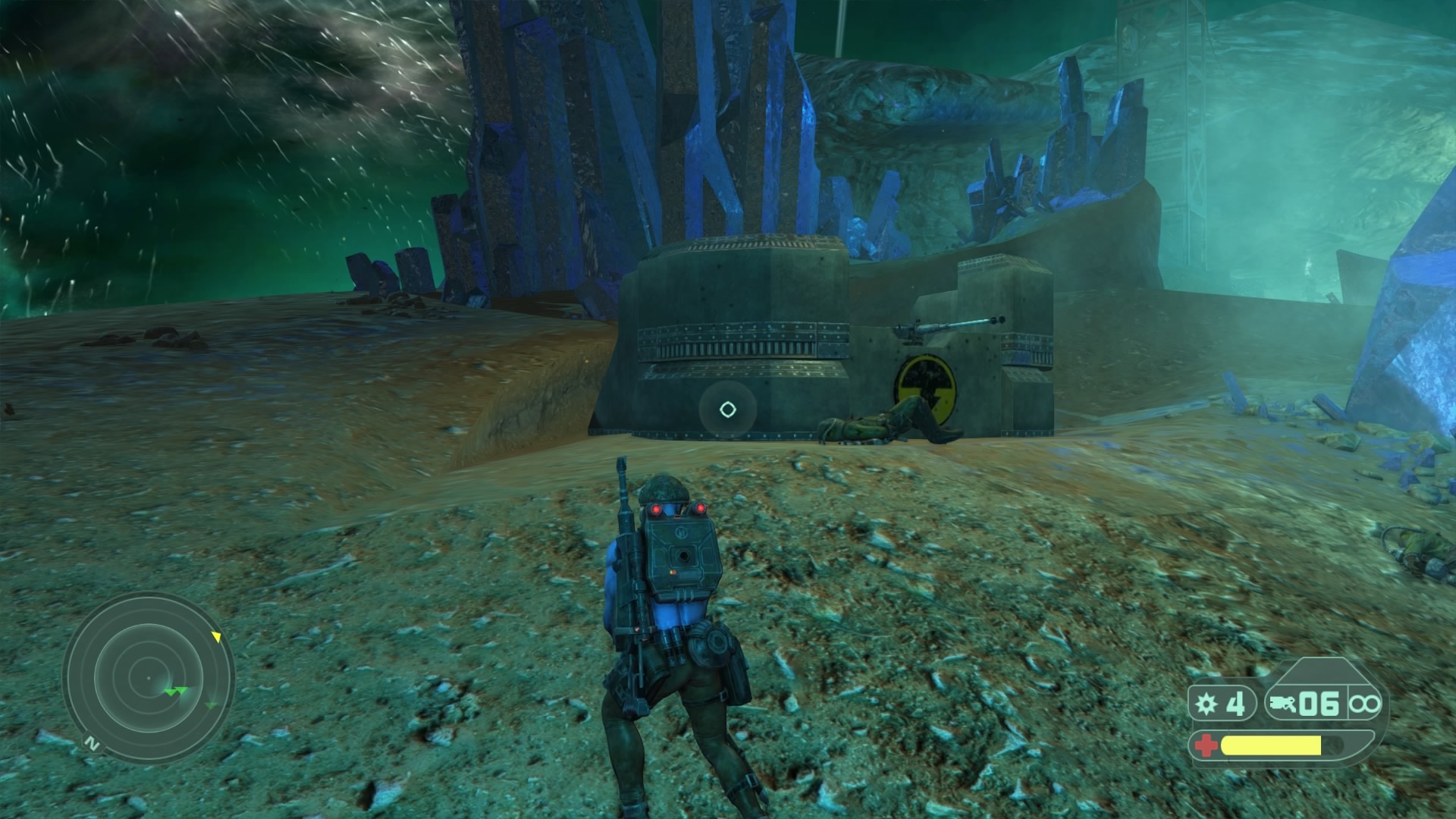1456x819 pixels.
Task: Click the yellow health bar
Action: click(1270, 746)
